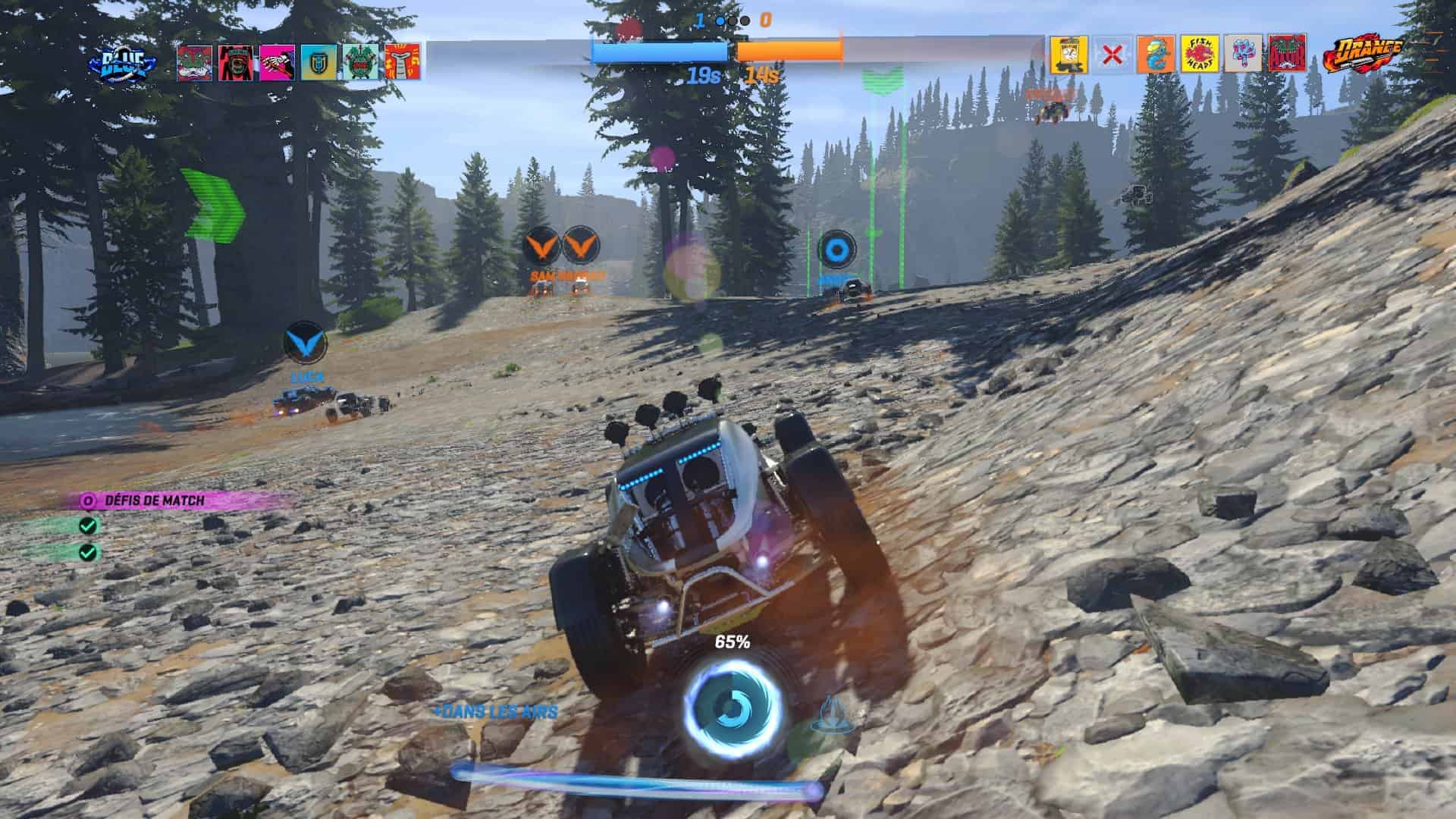This screenshot has width=1456, height=819.
Task: Select the blue and yellow shield avatar
Action: 318,62
